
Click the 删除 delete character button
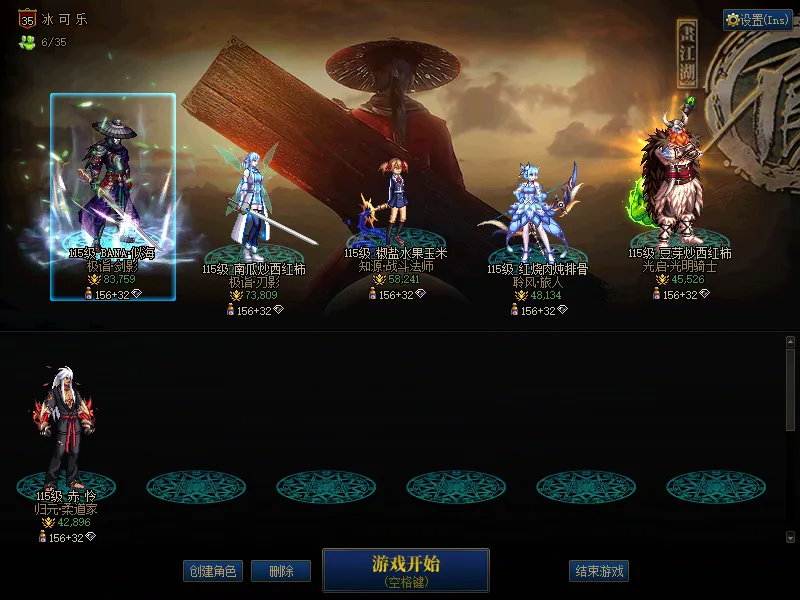tap(281, 571)
